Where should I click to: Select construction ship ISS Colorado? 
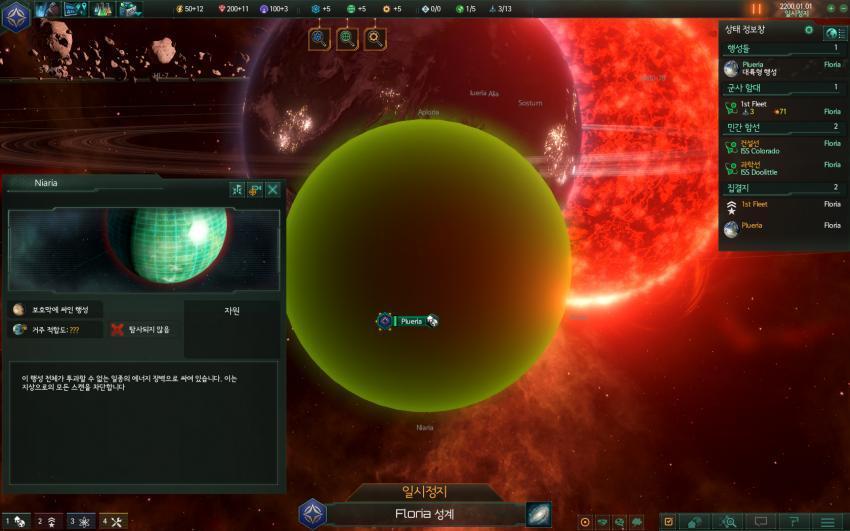781,148
